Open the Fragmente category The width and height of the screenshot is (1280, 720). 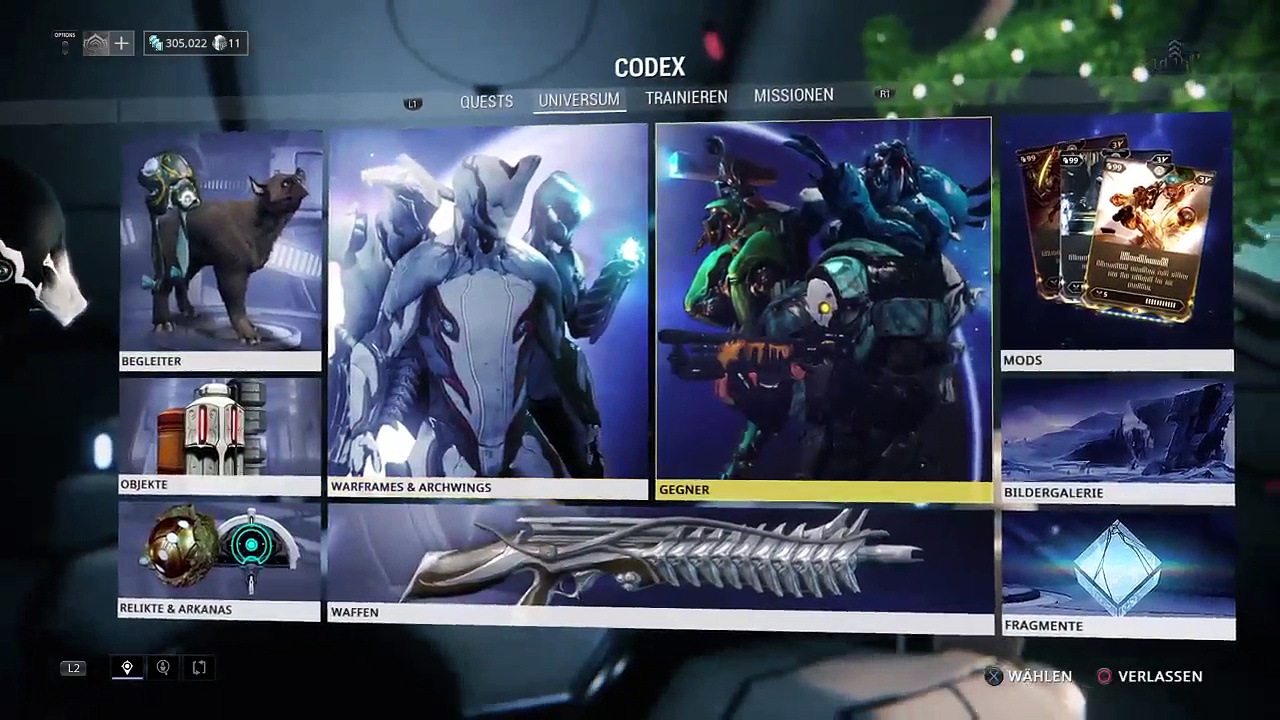[x=1118, y=574]
